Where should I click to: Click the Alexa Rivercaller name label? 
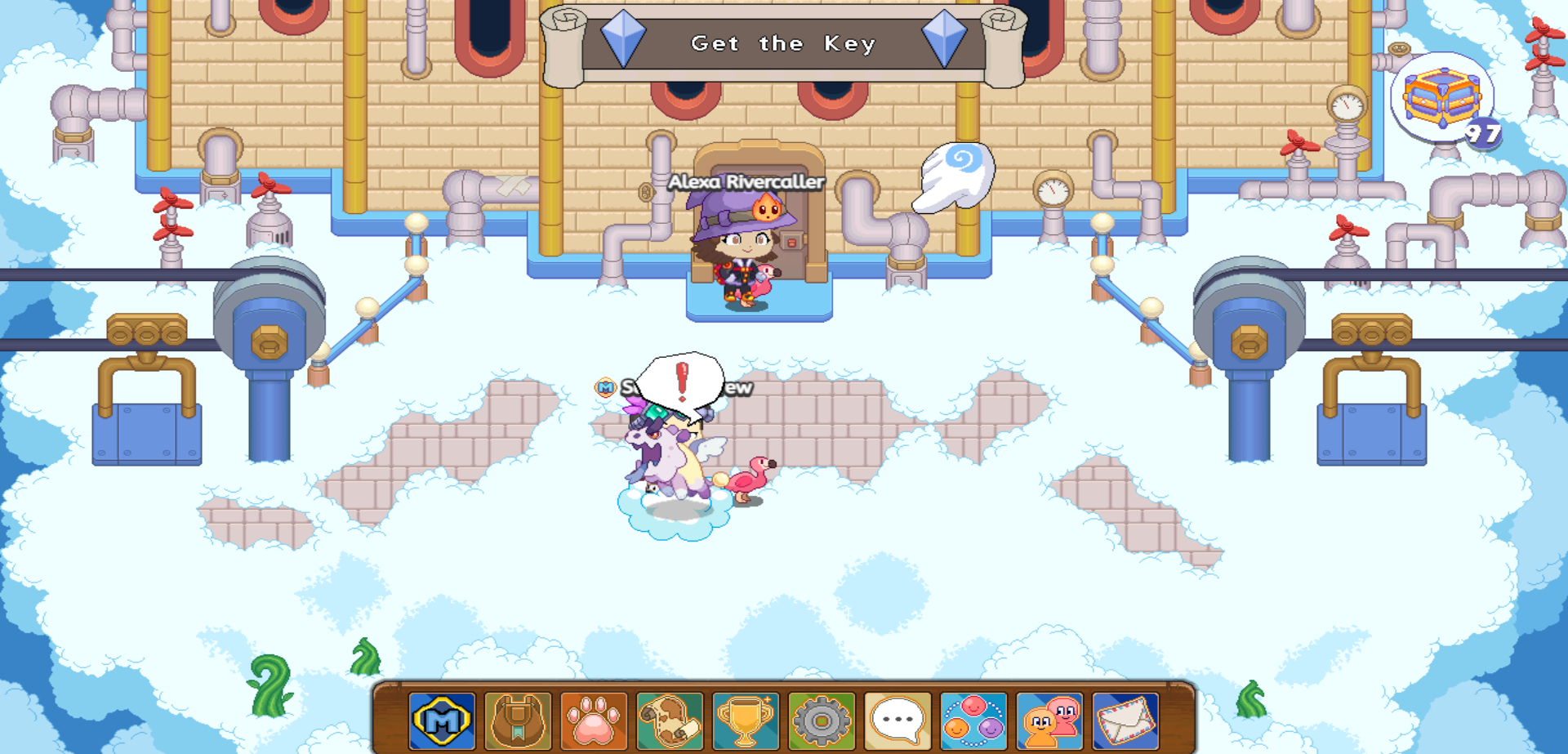[x=748, y=182]
